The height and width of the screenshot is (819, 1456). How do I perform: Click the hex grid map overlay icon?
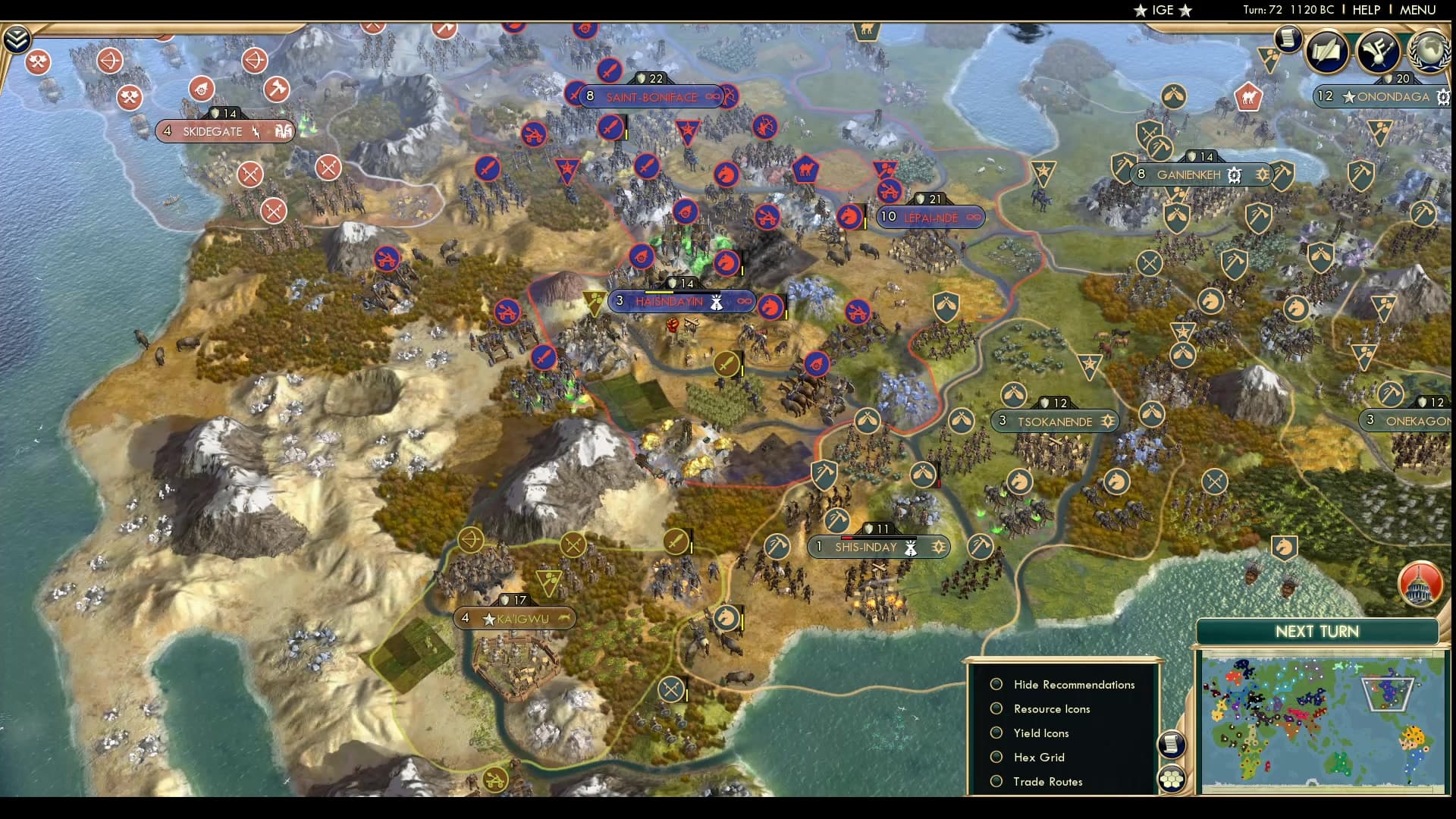point(1172,777)
